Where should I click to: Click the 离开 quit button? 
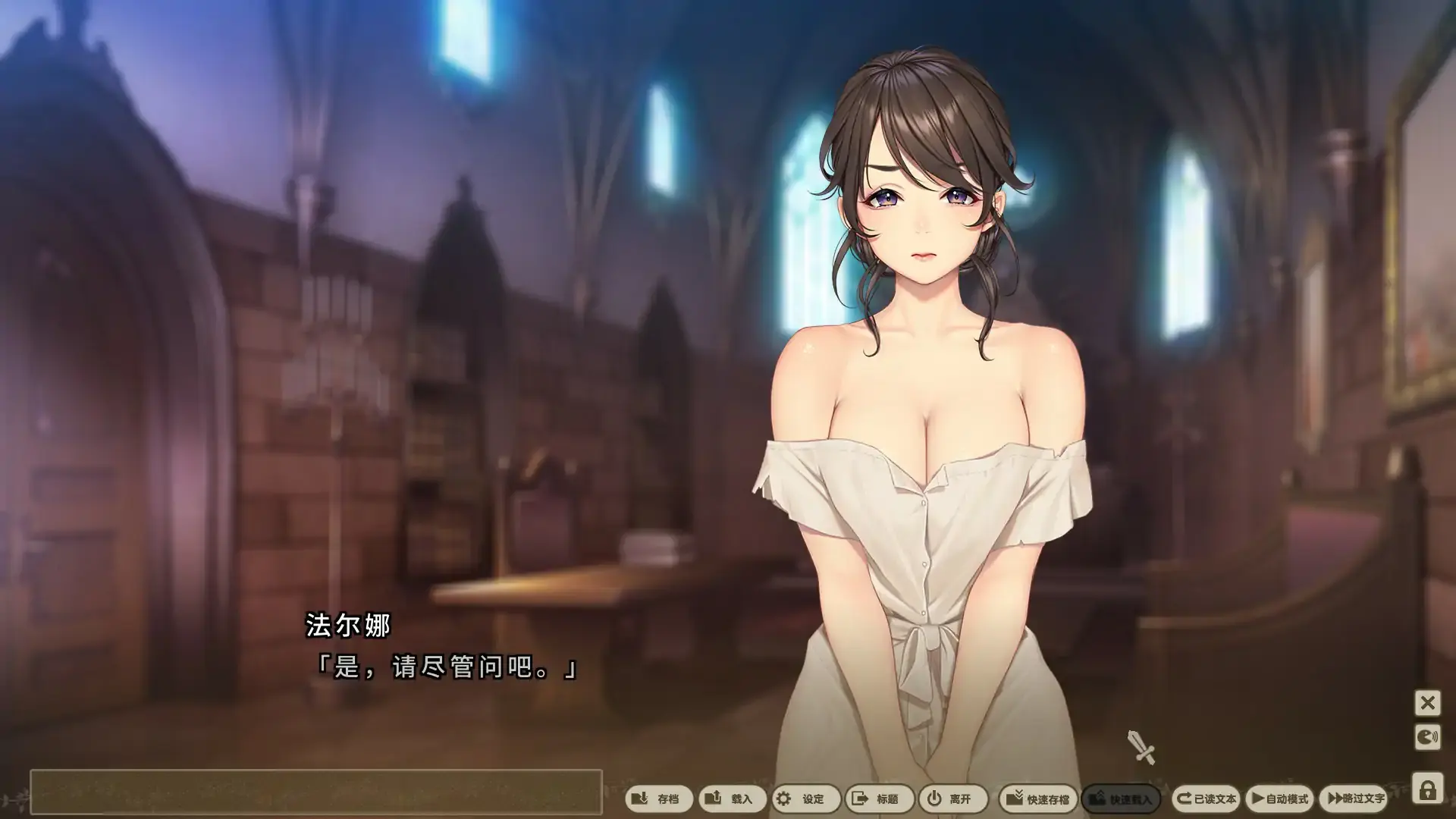coord(951,799)
